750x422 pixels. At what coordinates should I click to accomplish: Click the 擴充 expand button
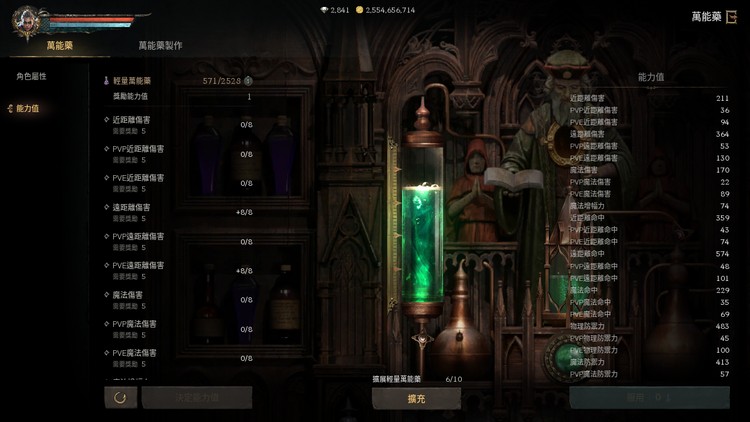416,398
